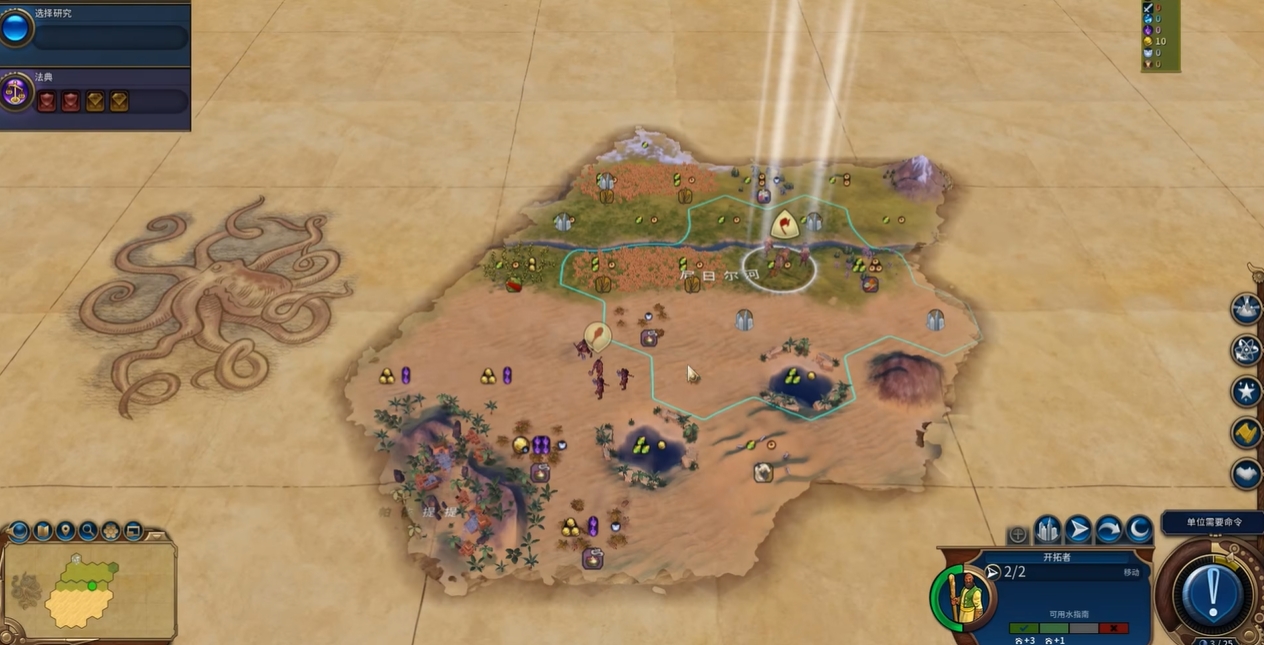
Task: Click the exclamation mark next-action button
Action: [x=1212, y=594]
